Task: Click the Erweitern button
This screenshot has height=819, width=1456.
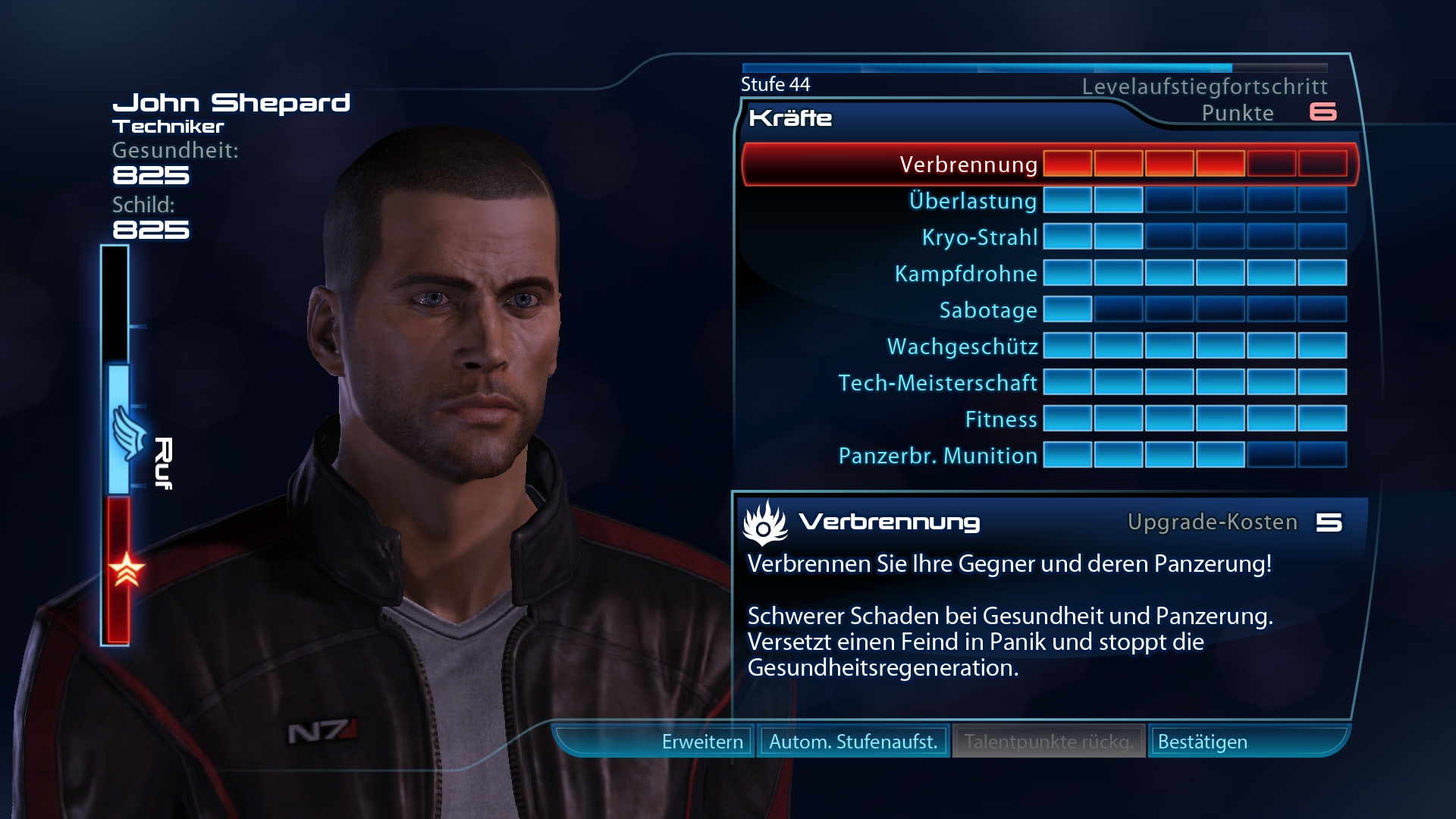Action: (x=701, y=742)
